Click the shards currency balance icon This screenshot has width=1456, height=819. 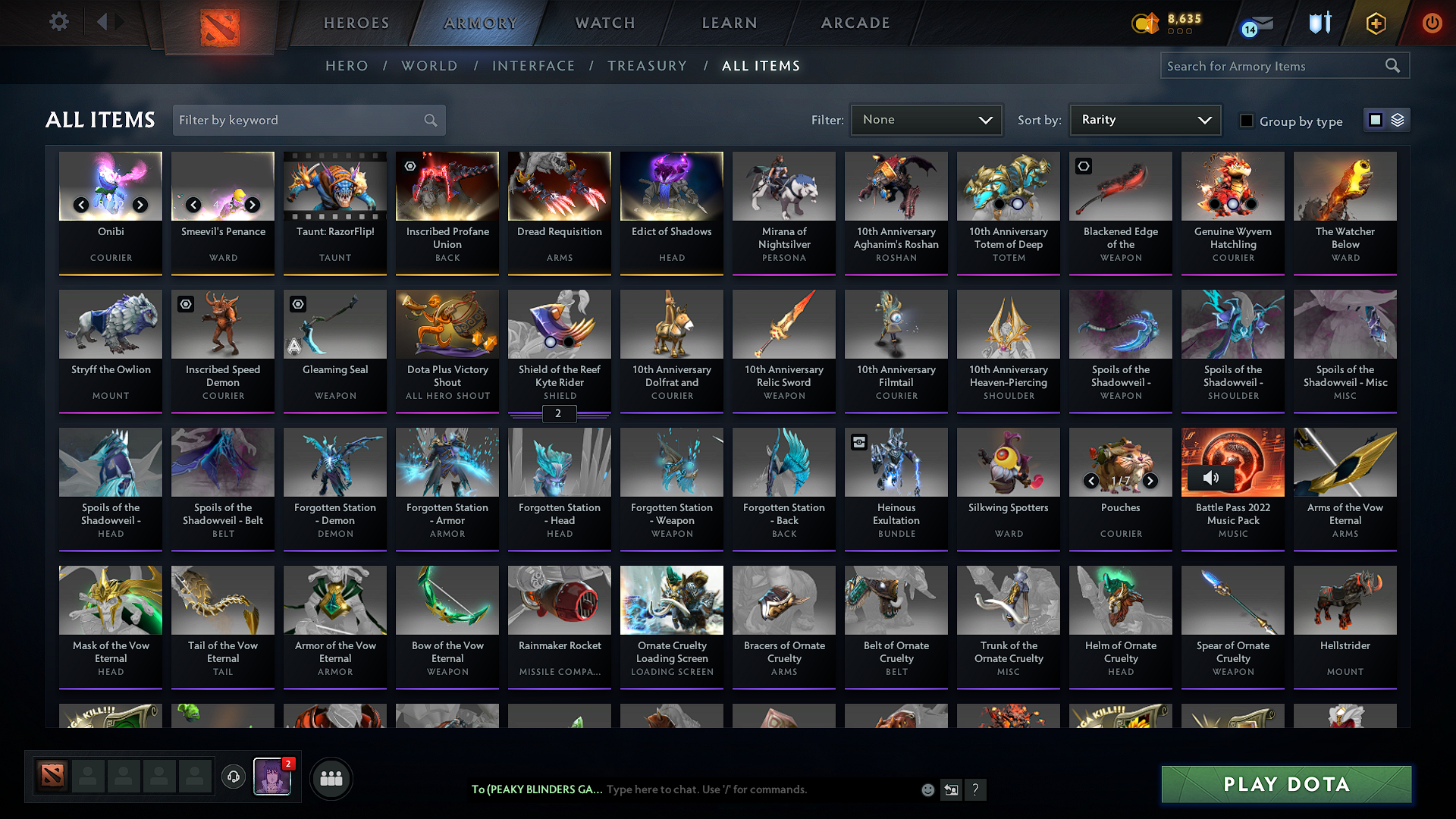point(1147,24)
